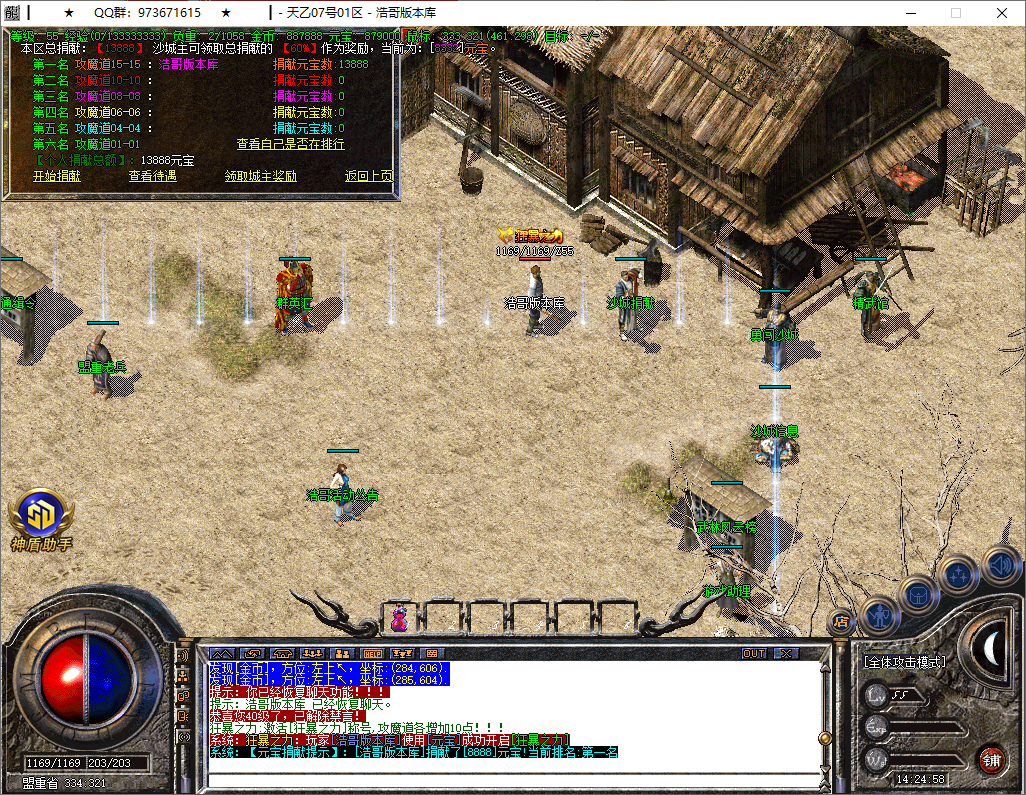Select the pink potion in the belt slot
Screen dimensions: 1026x795
pos(399,619)
